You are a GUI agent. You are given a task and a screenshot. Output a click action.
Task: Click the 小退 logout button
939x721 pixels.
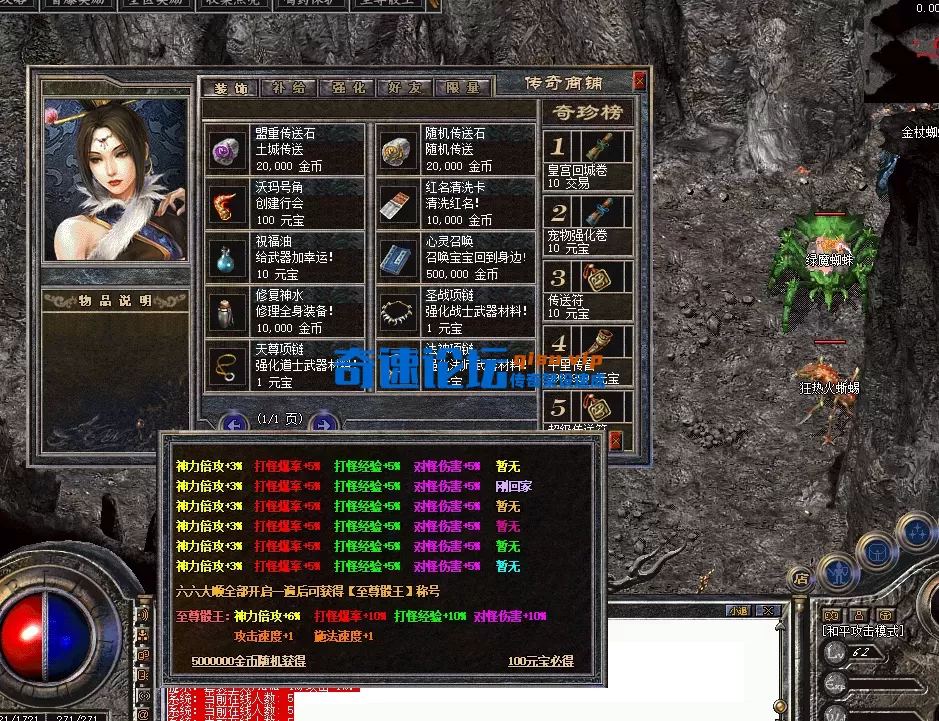739,611
